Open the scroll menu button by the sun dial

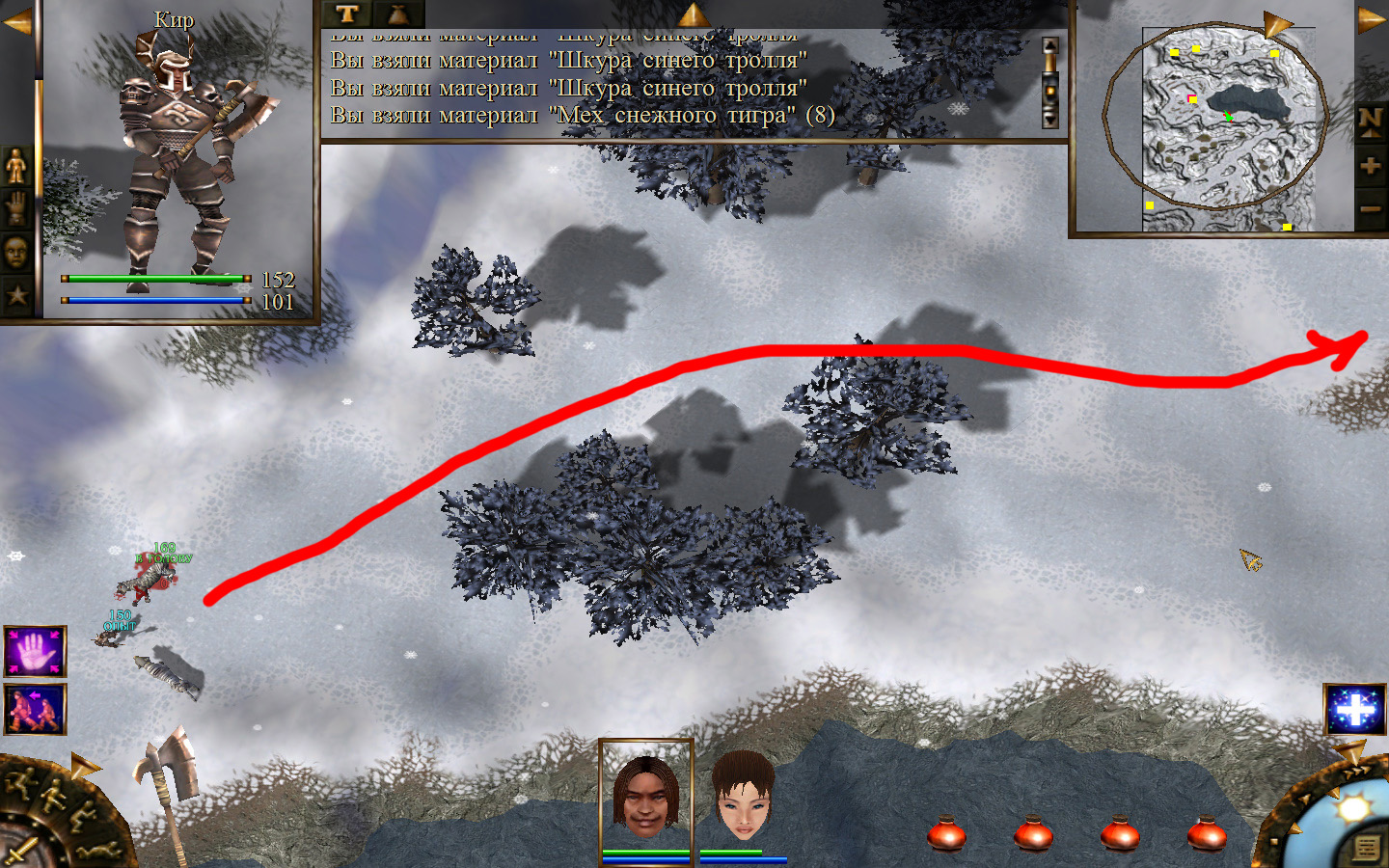tap(1366, 848)
